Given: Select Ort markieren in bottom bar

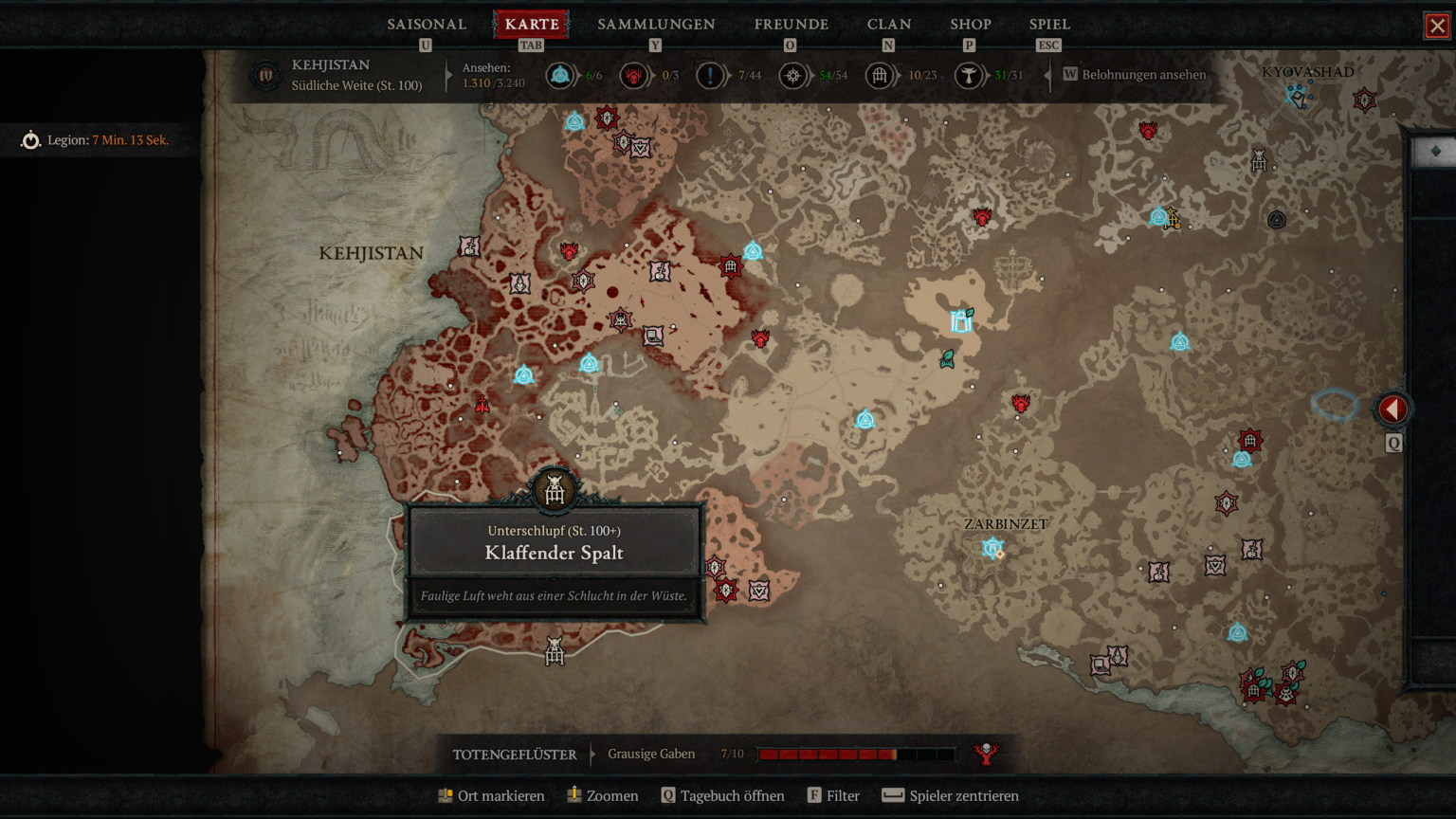Looking at the screenshot, I should [491, 796].
